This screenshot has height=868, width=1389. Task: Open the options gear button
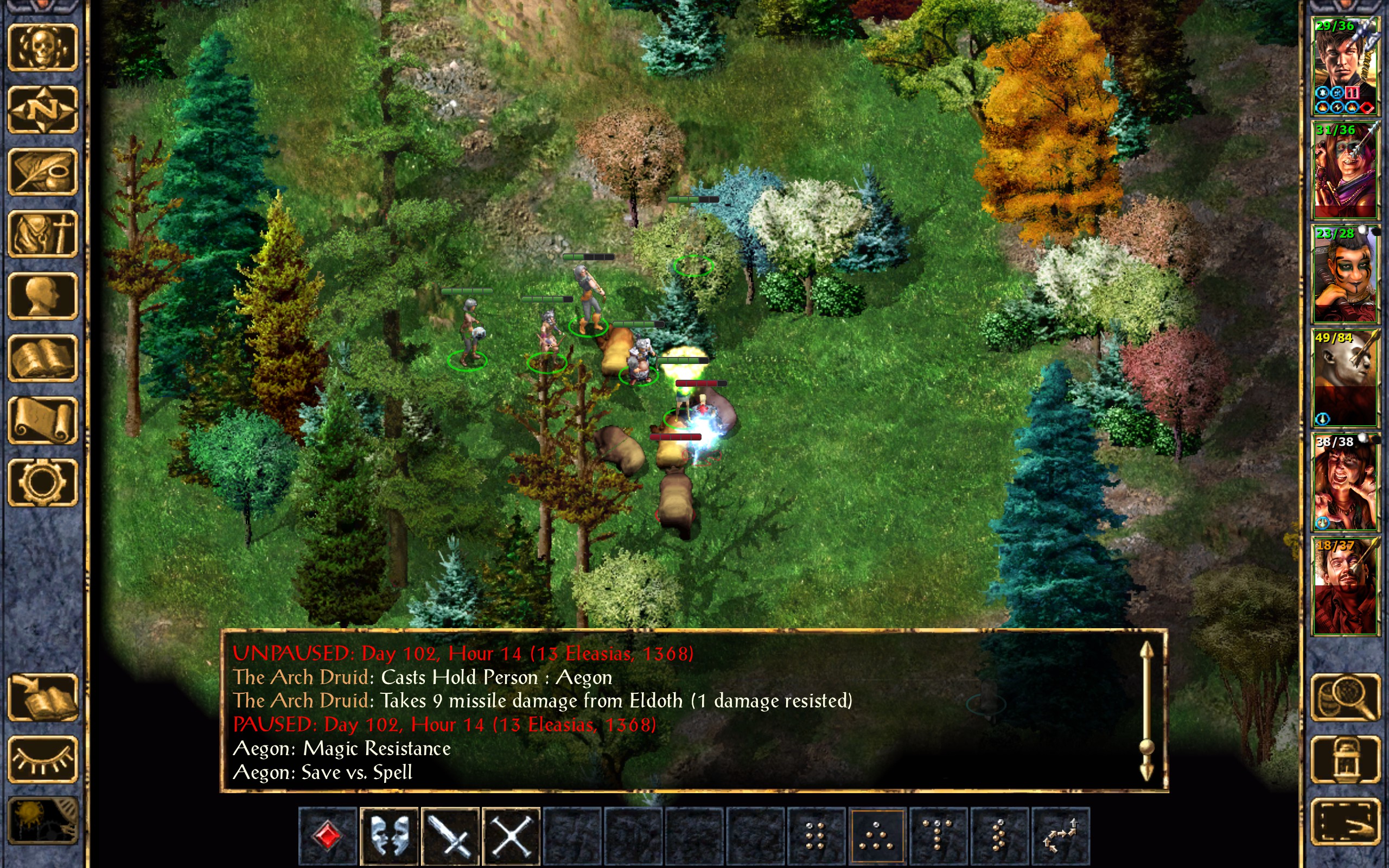coord(42,482)
